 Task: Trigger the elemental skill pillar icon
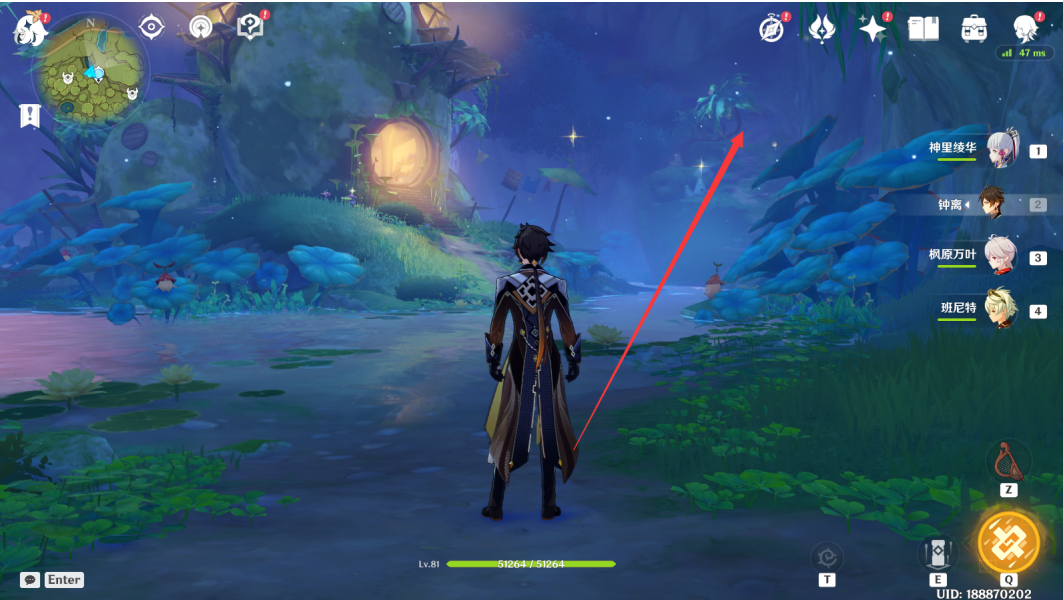[938, 554]
